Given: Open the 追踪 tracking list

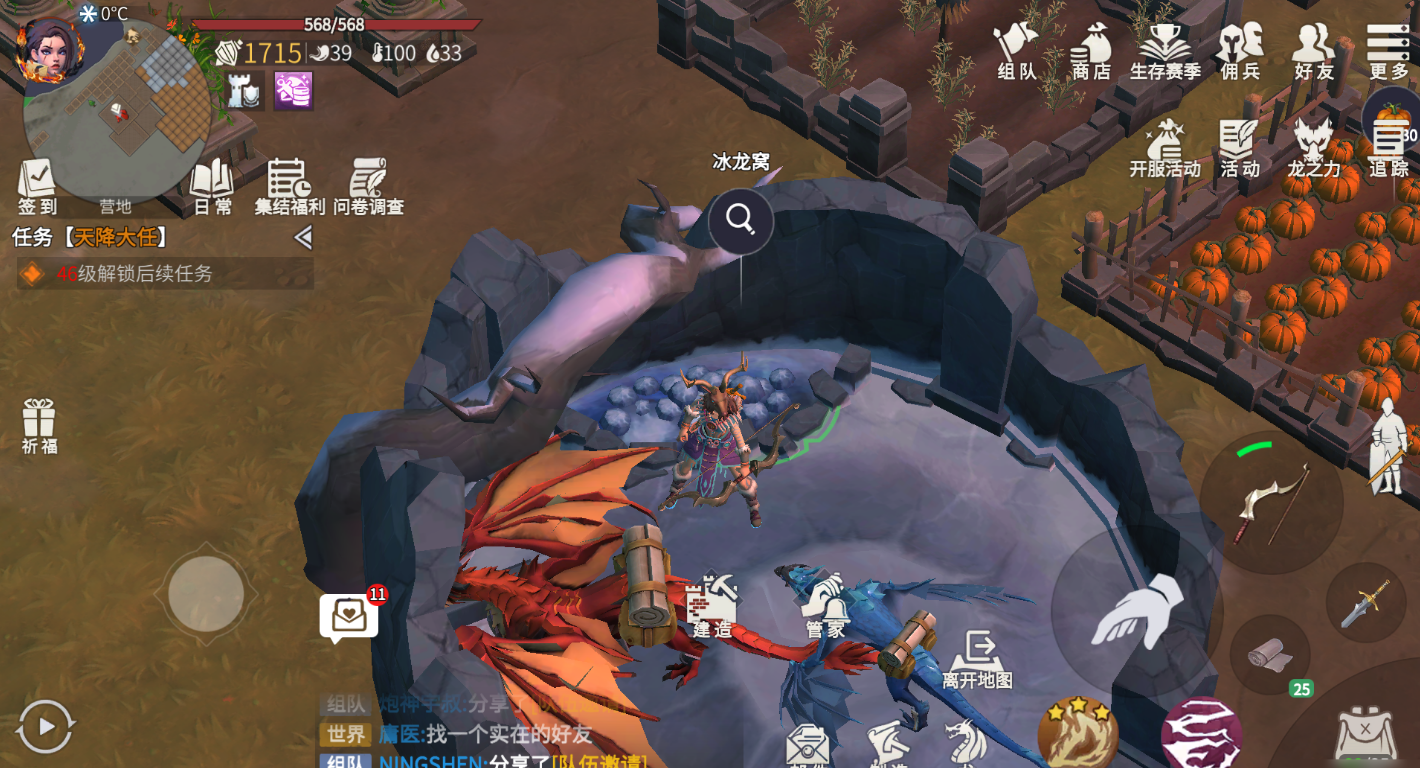Looking at the screenshot, I should click(1388, 148).
